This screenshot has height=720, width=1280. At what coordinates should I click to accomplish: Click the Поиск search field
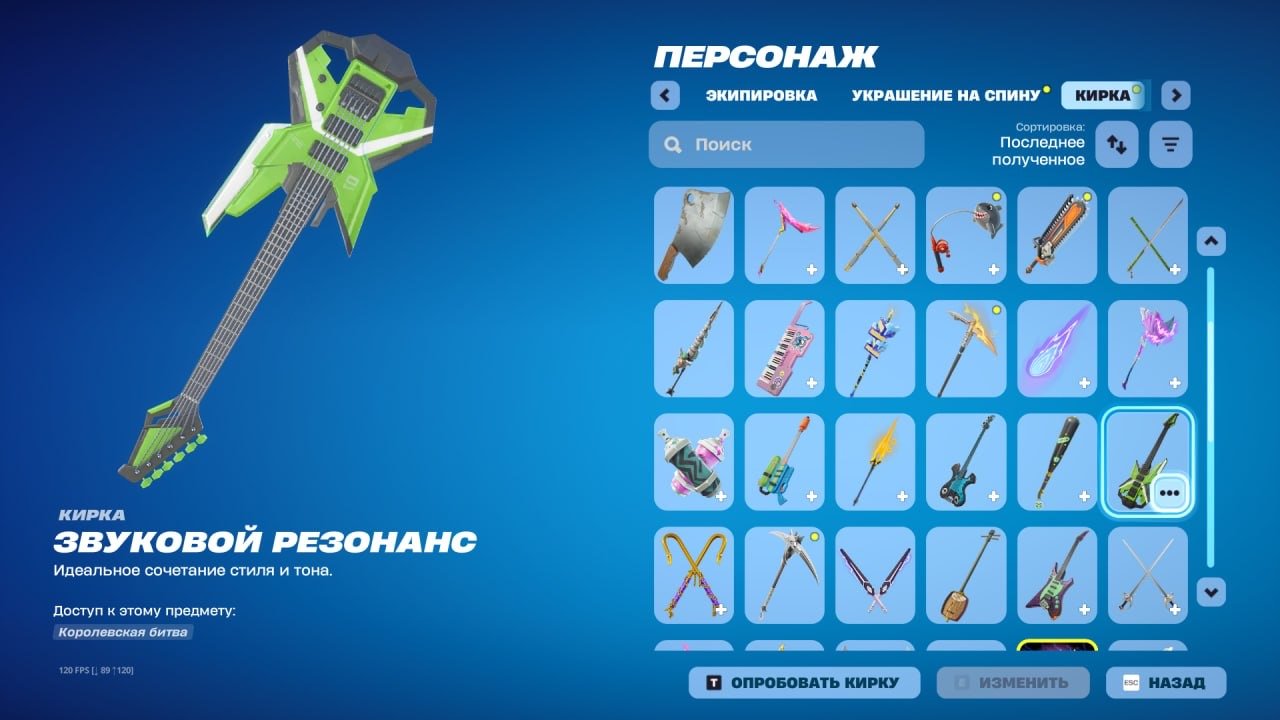[x=786, y=144]
